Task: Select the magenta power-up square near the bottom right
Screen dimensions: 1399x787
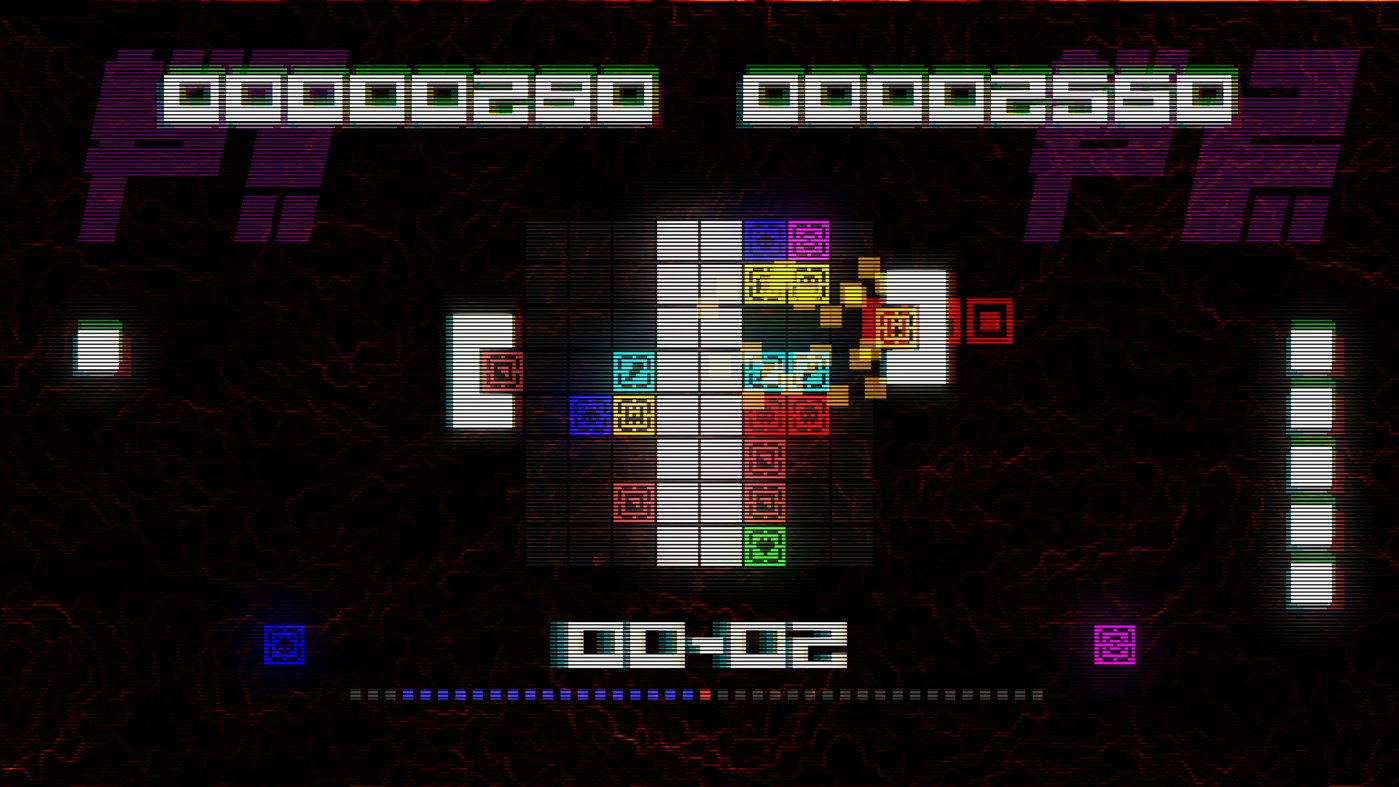Action: (1113, 645)
